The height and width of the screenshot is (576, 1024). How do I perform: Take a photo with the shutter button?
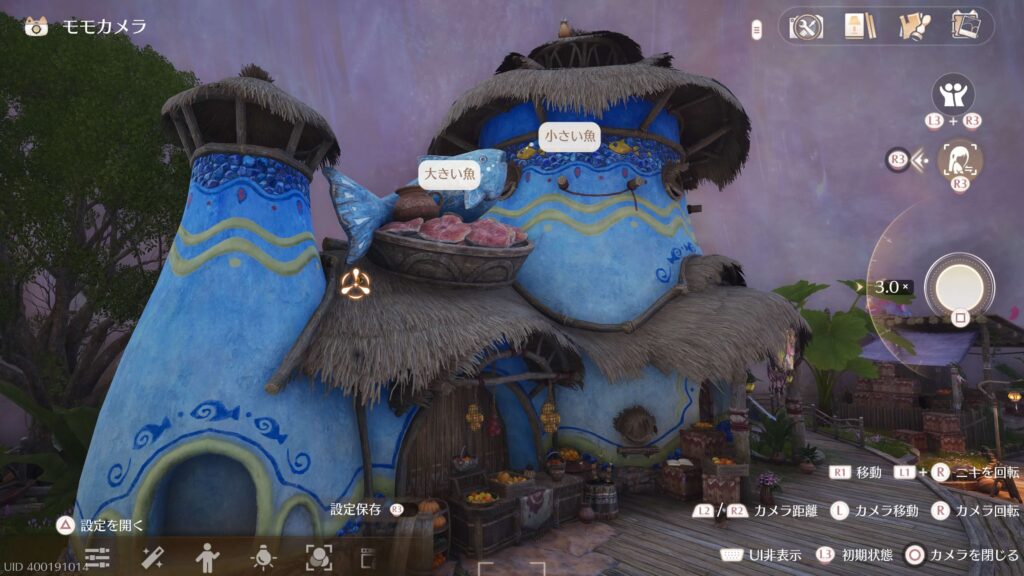[x=959, y=287]
